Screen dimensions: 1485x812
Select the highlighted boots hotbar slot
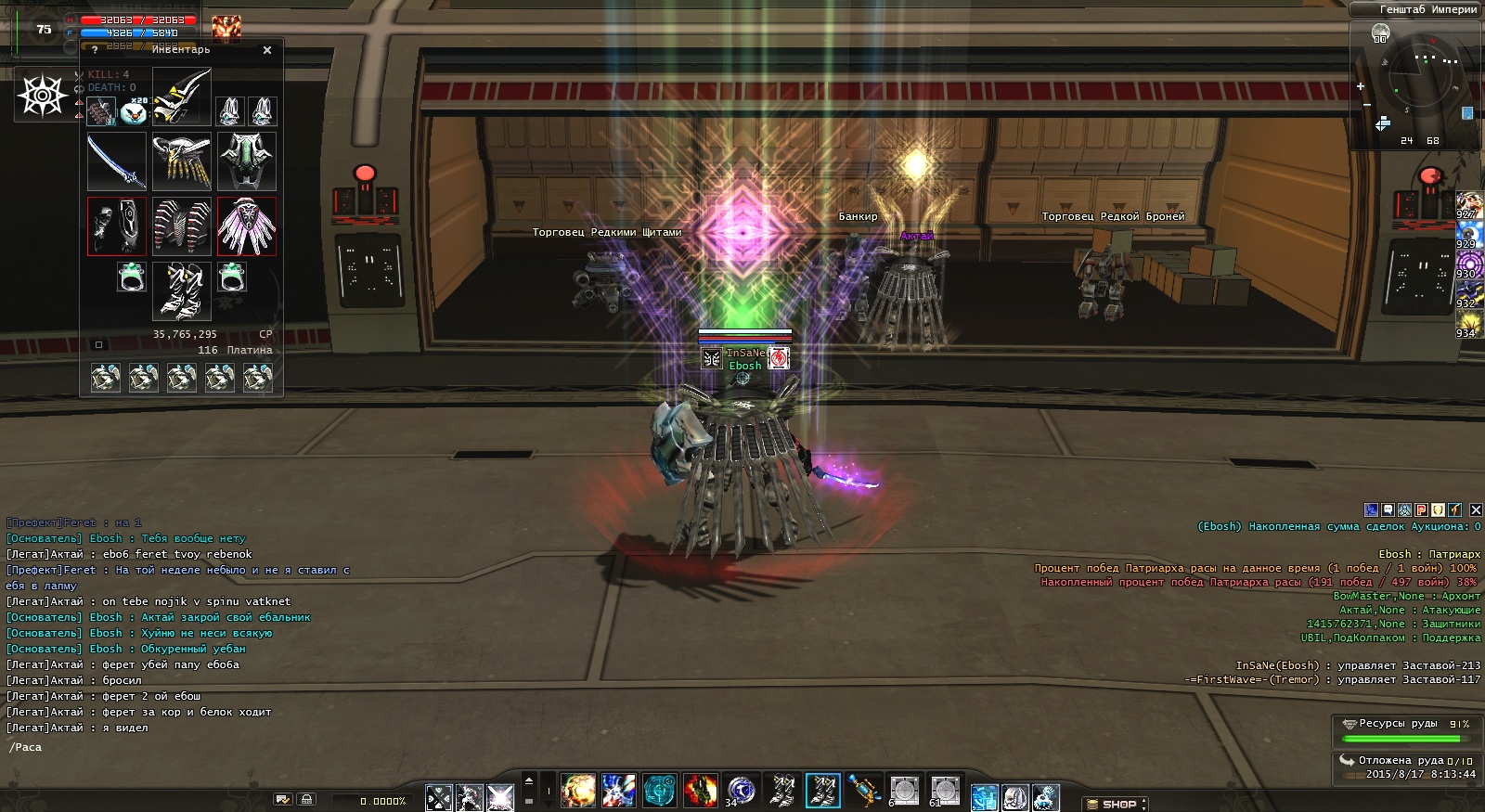(x=822, y=791)
